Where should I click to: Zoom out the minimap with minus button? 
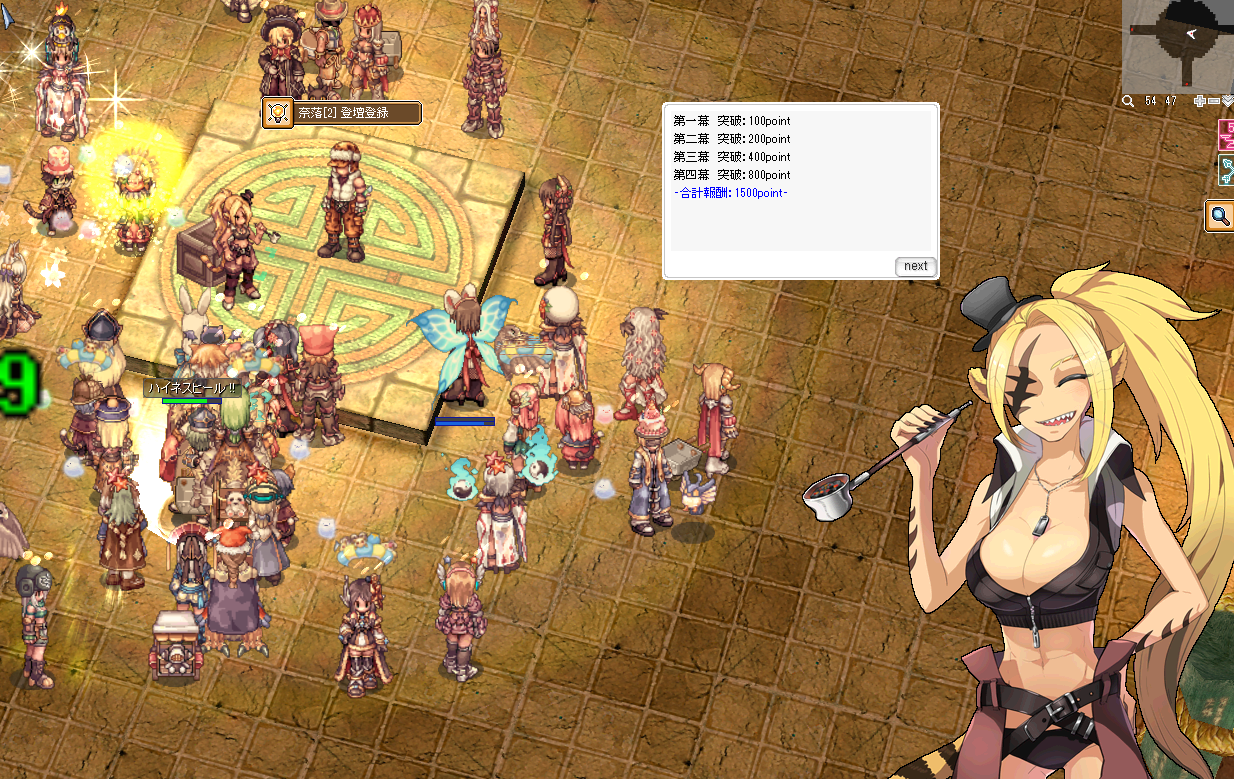(x=1213, y=101)
